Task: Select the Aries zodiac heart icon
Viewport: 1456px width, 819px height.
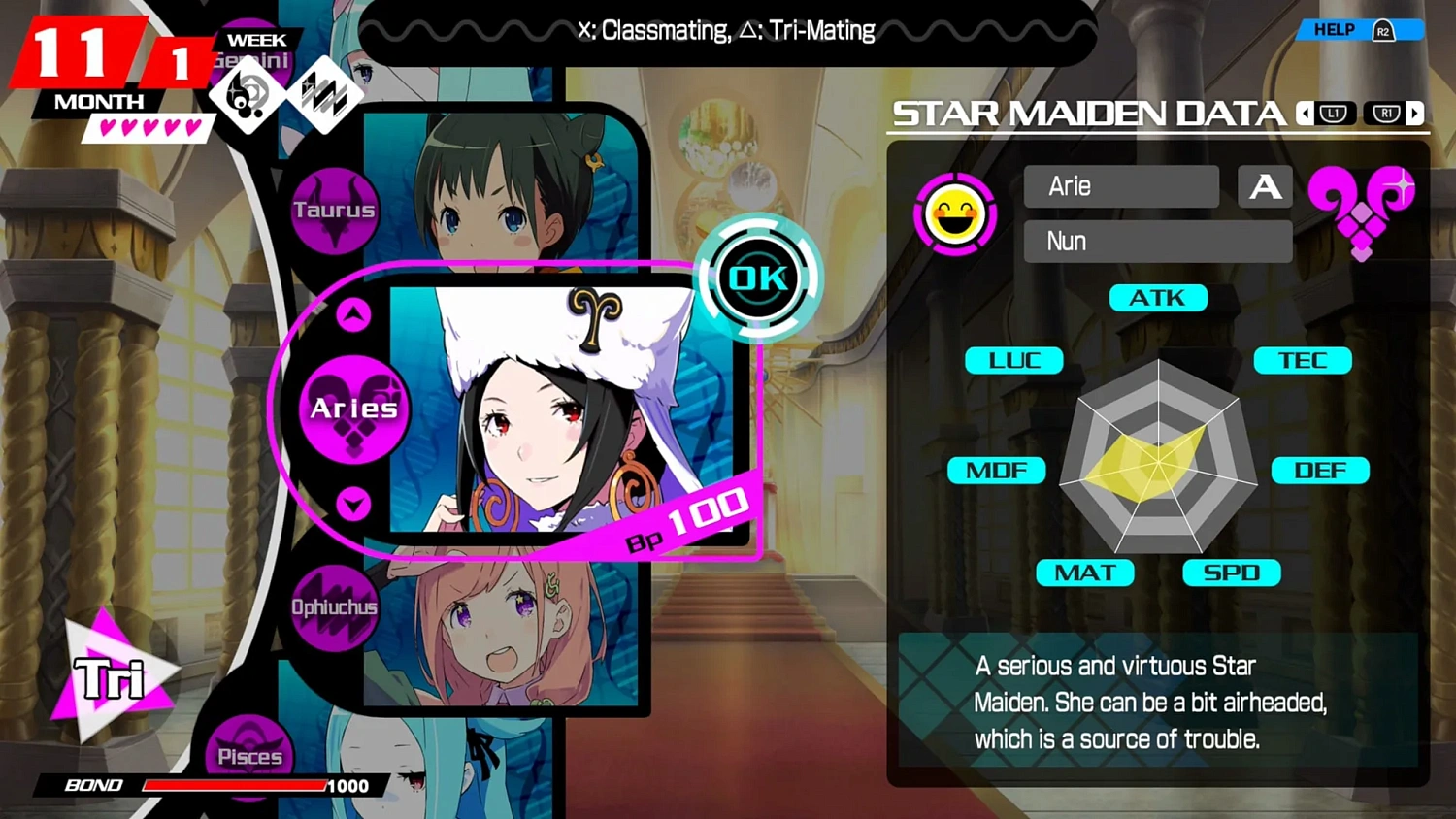Action: click(351, 409)
